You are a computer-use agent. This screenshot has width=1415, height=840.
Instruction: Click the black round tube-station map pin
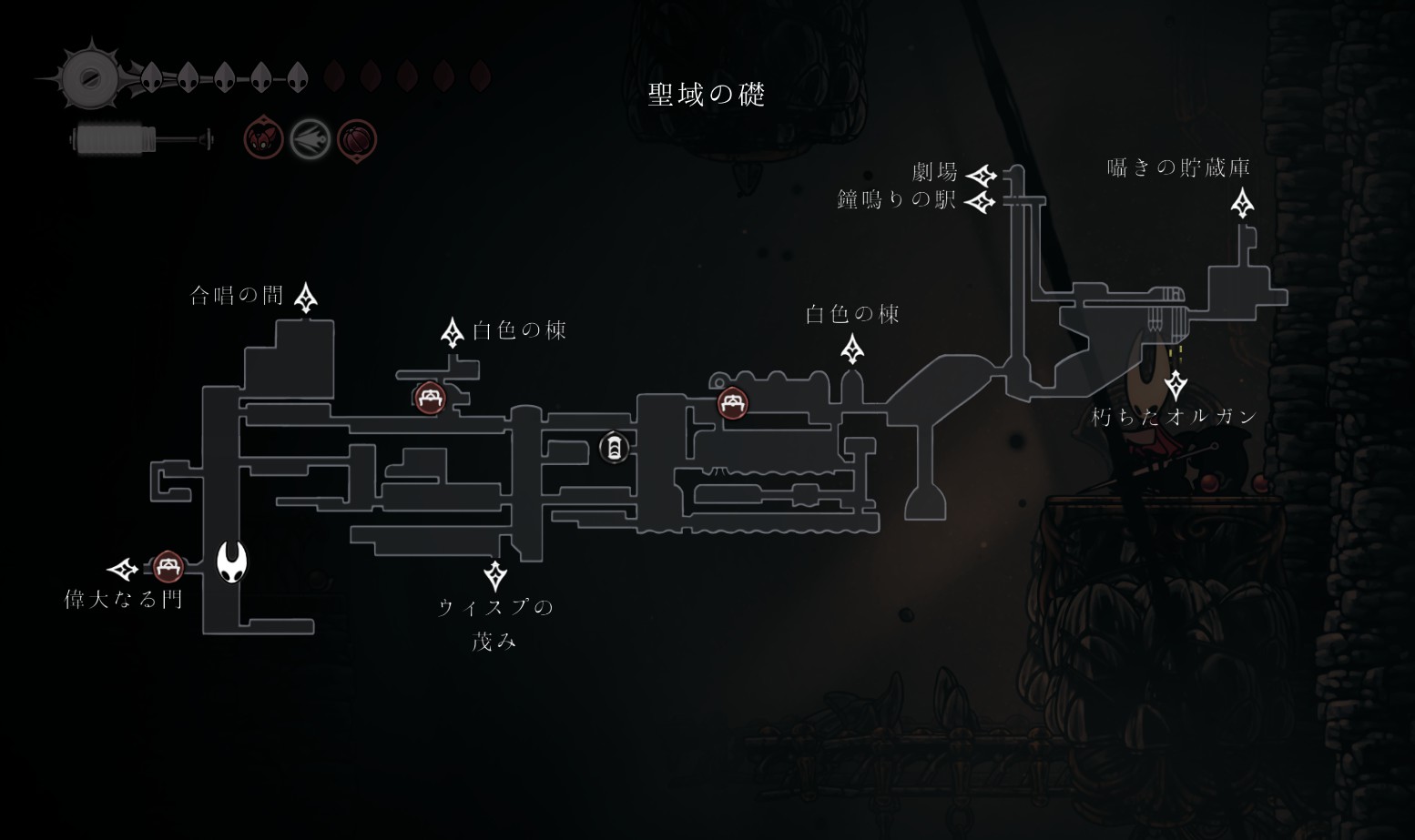(x=615, y=448)
